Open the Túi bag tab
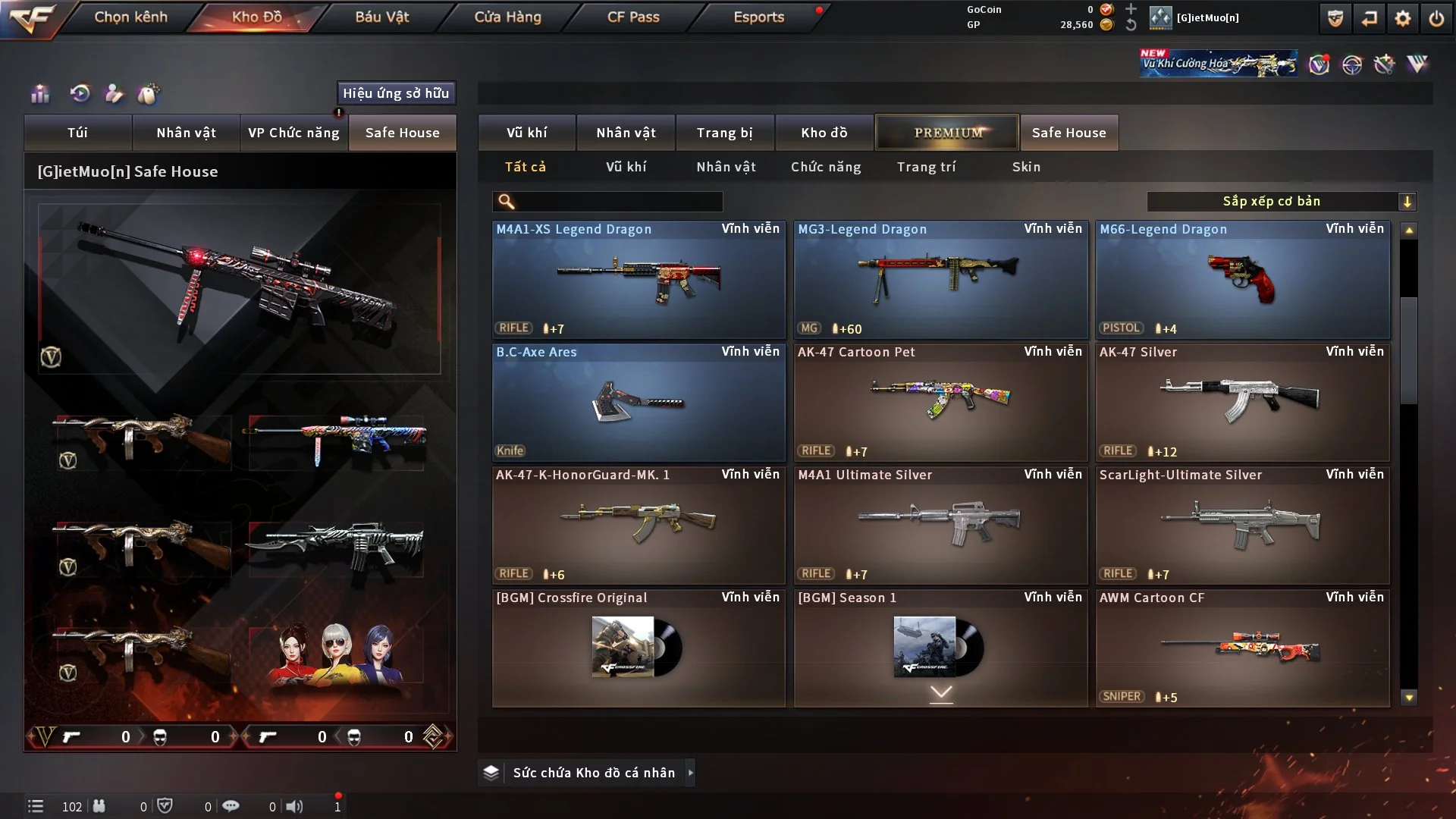 (x=77, y=133)
